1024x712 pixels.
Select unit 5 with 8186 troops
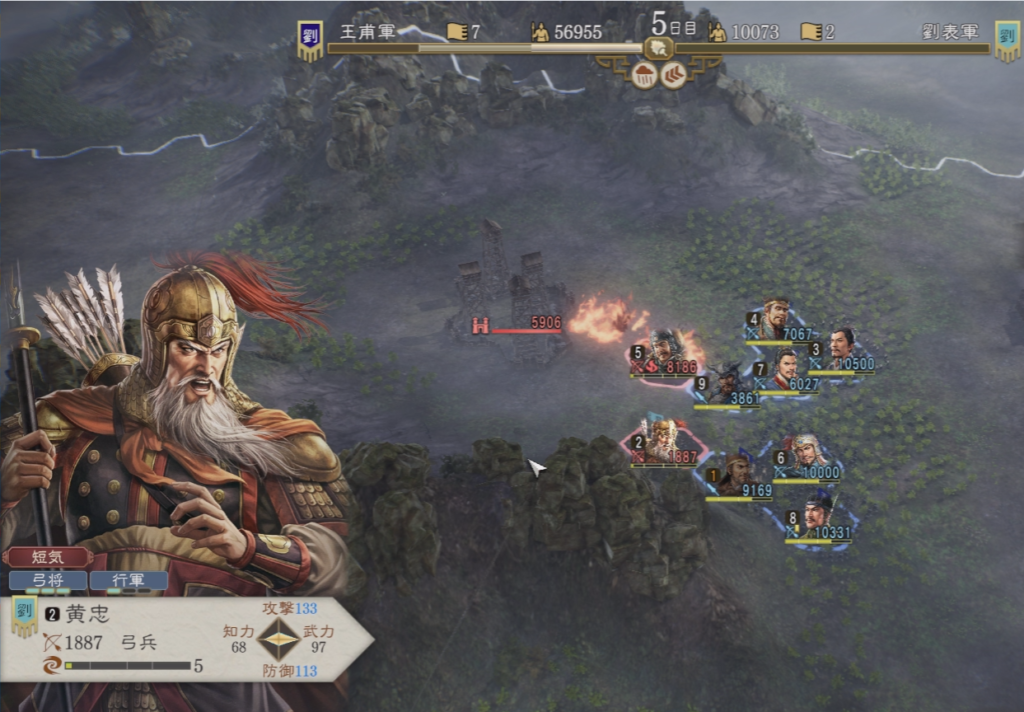[665, 352]
